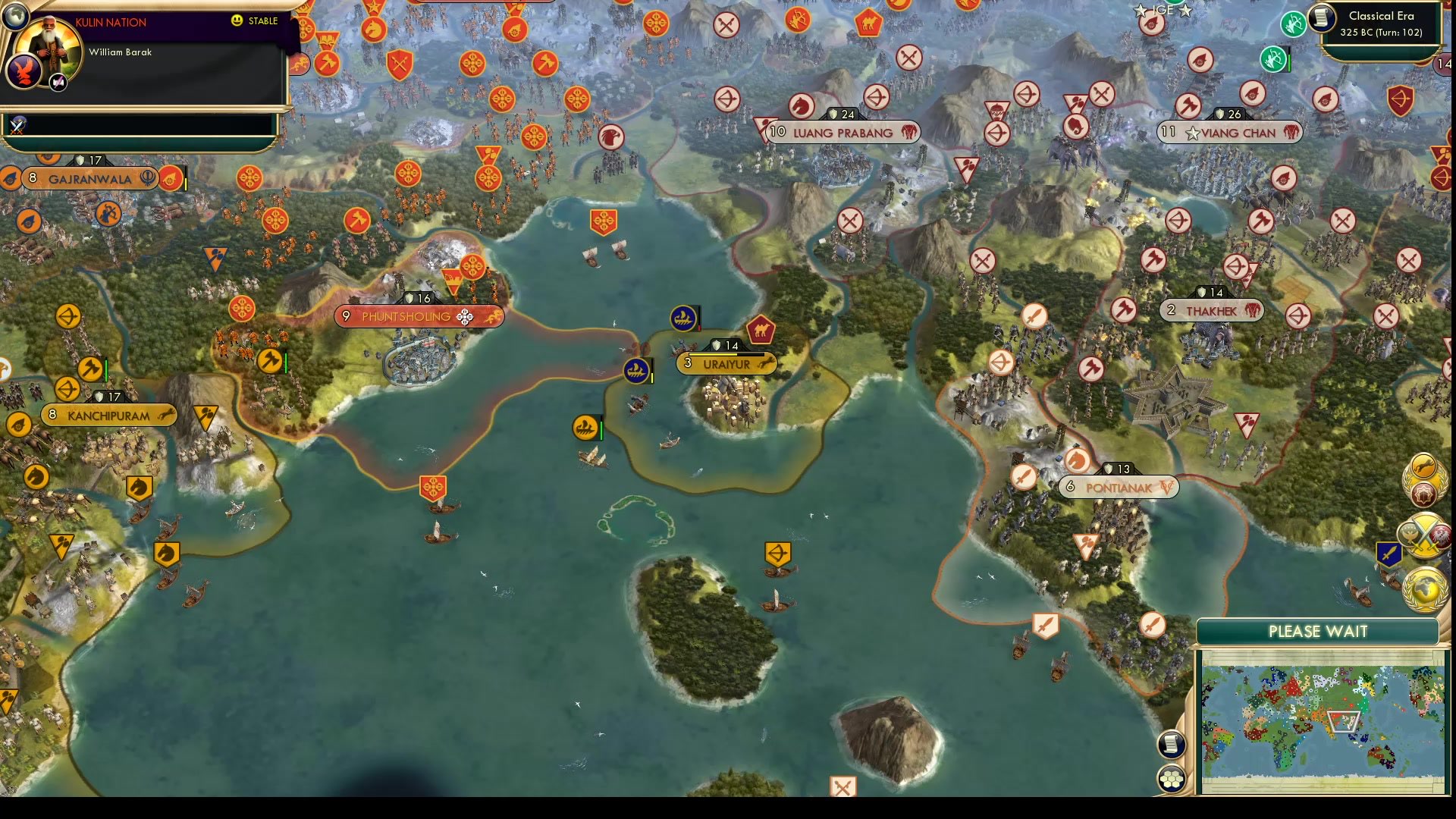Toggle Strategic View using the hexagon grid icon

(1172, 777)
